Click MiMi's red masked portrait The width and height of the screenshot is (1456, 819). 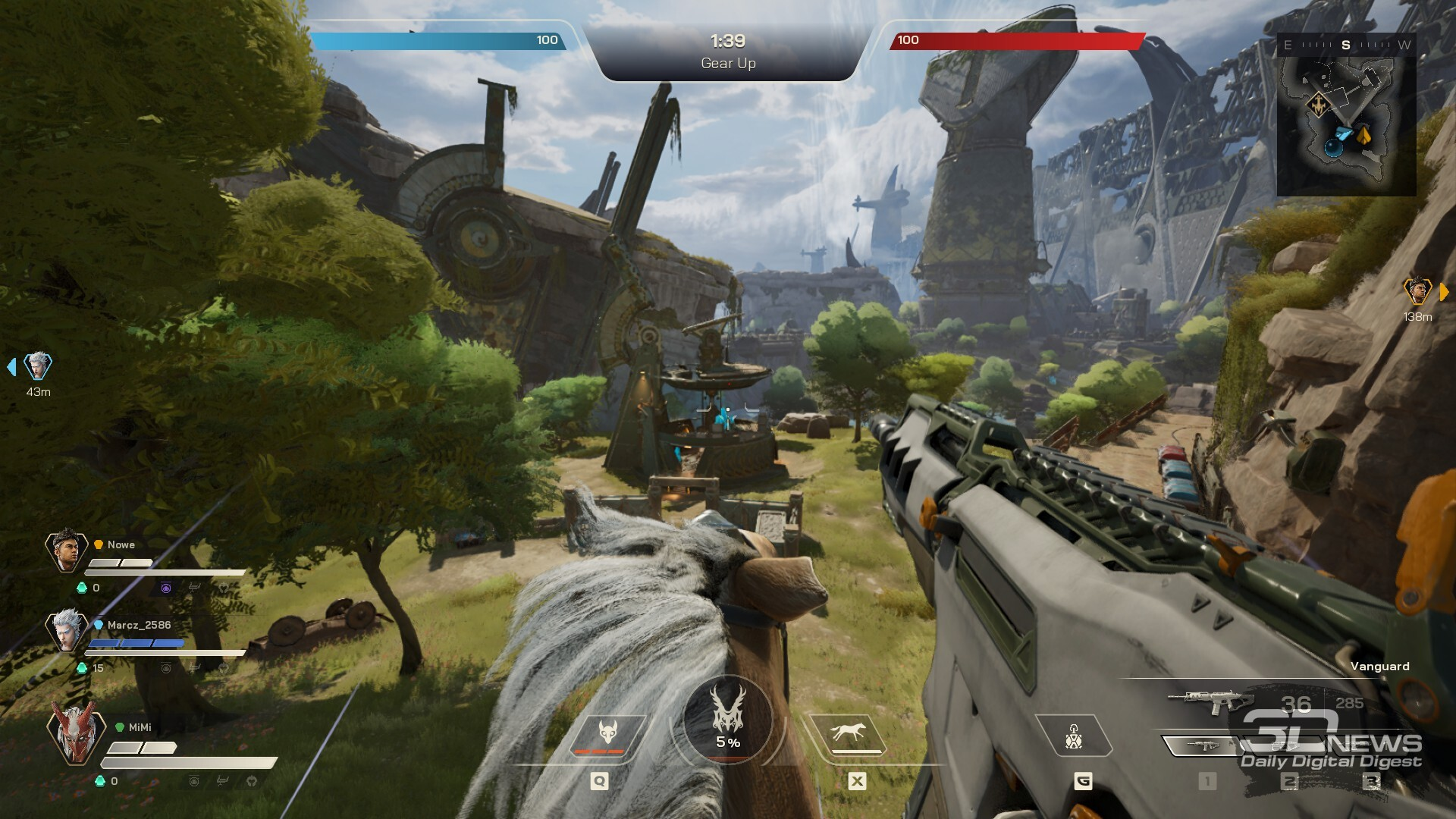coord(74,733)
